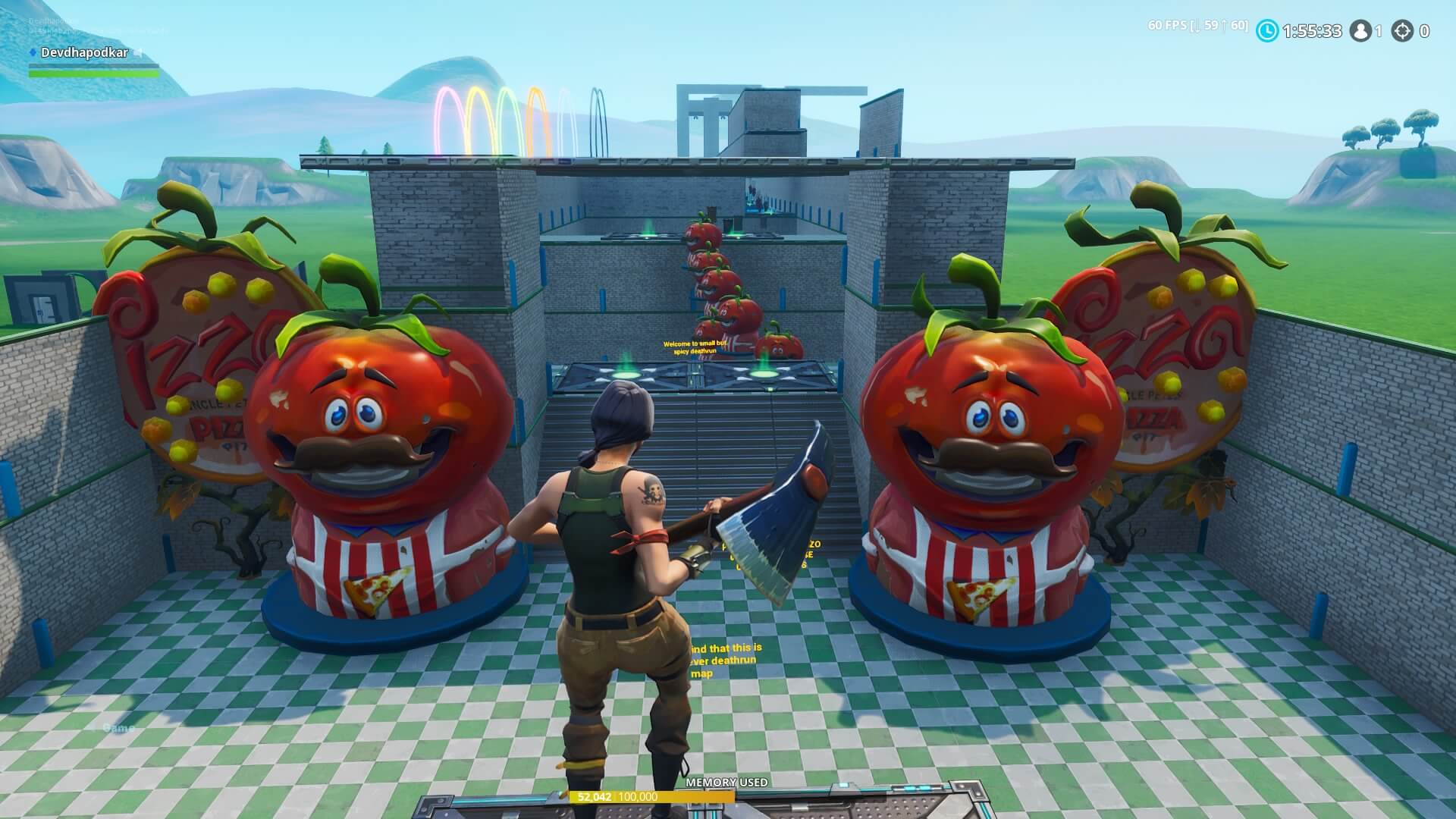Click the eliminations crosshair icon
Viewport: 1456px width, 819px height.
[x=1404, y=31]
